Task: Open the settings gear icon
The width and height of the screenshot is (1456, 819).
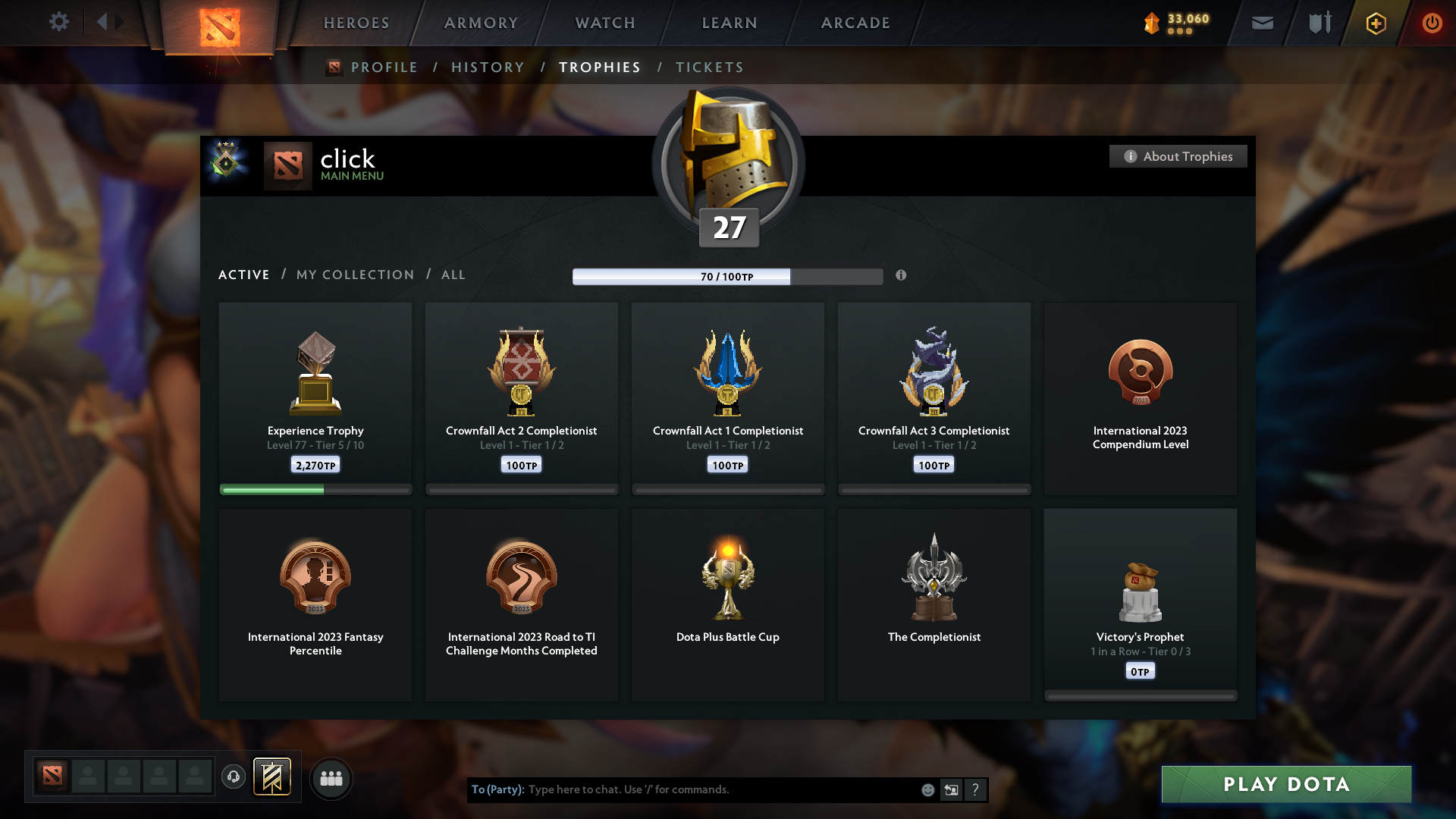Action: [x=59, y=22]
